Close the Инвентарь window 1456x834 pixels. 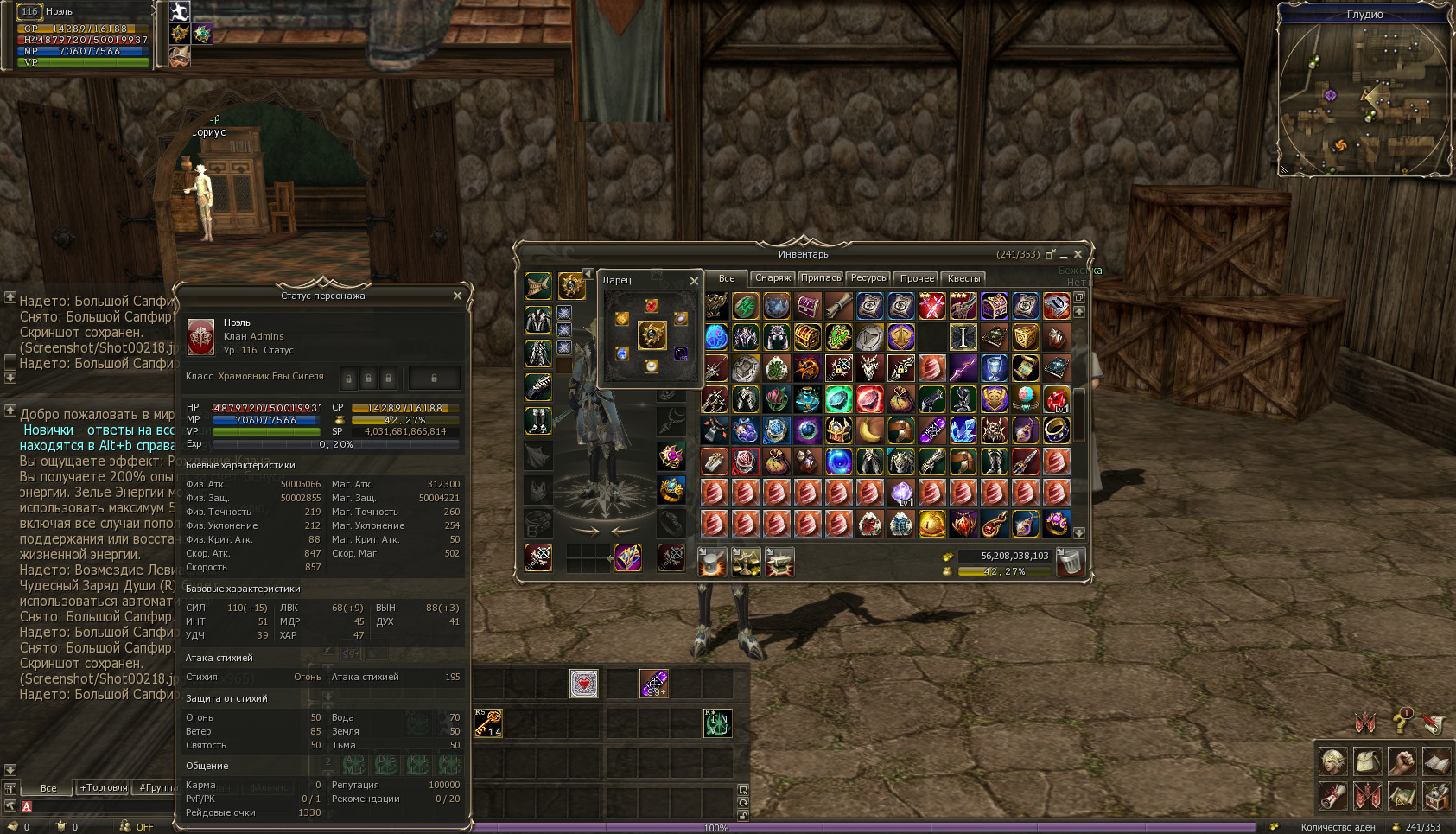(1078, 254)
